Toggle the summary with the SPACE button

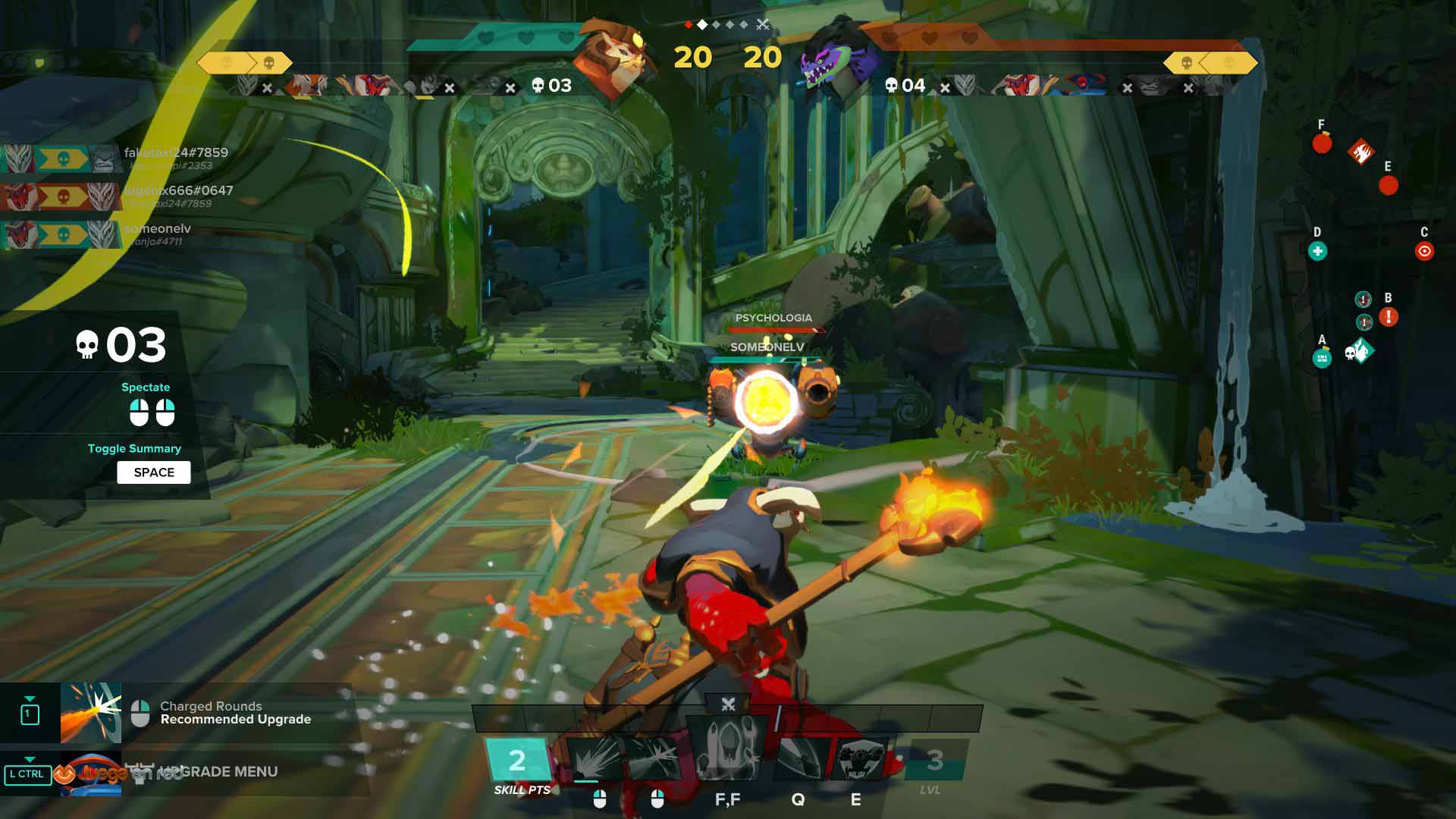coord(154,472)
